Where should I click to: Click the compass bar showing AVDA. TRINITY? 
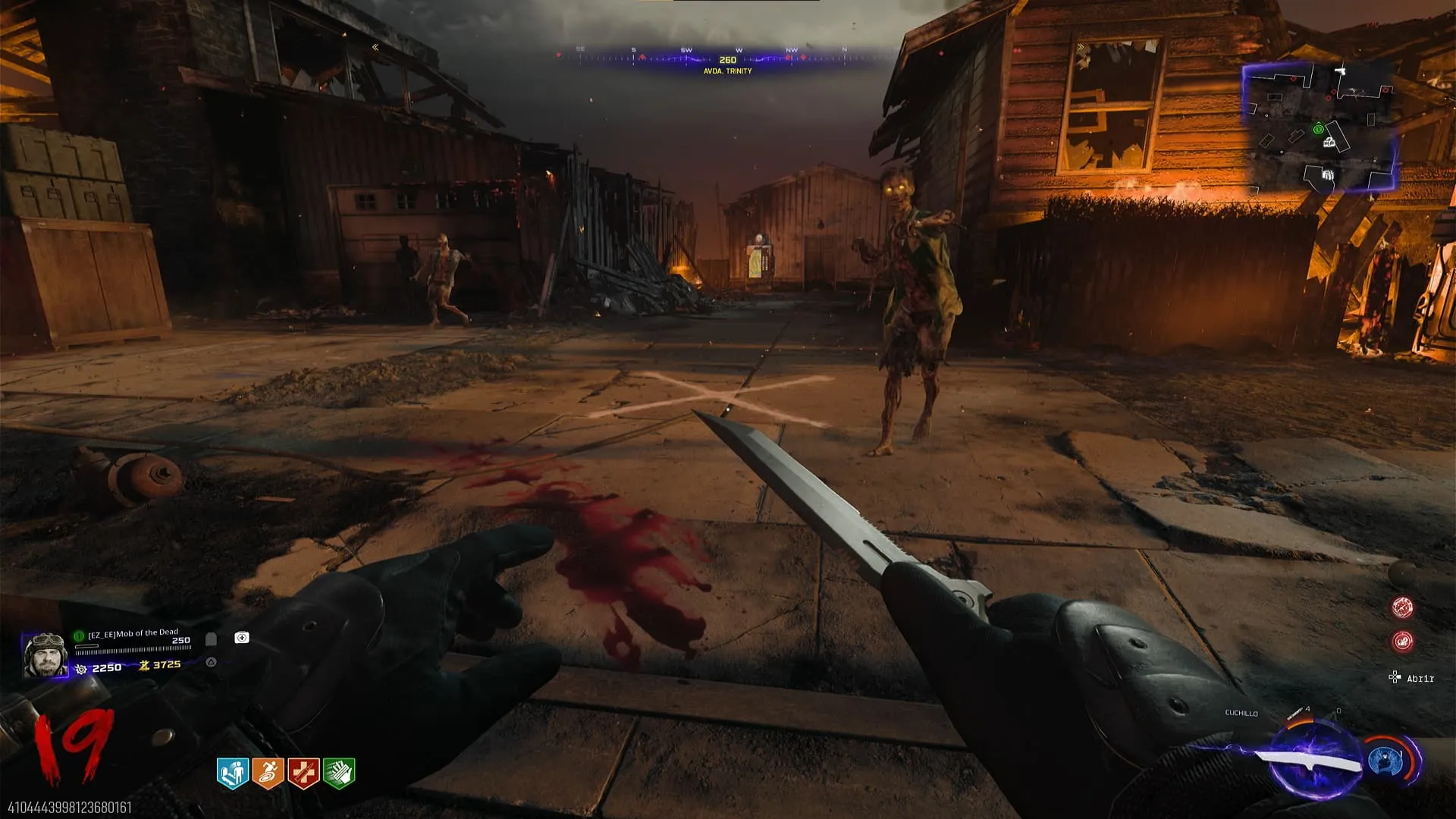pos(727,61)
